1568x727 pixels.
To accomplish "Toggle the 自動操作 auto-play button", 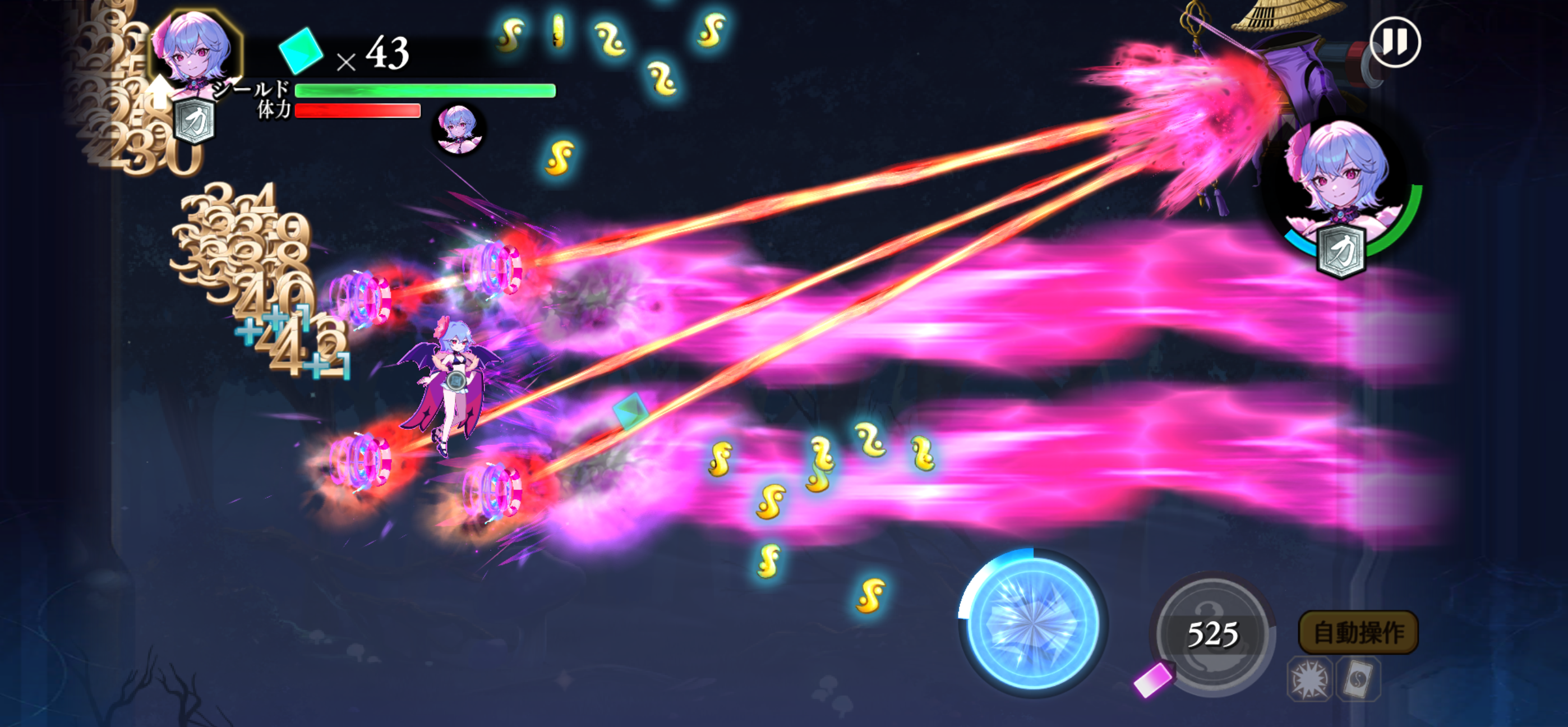I will click(x=1358, y=632).
